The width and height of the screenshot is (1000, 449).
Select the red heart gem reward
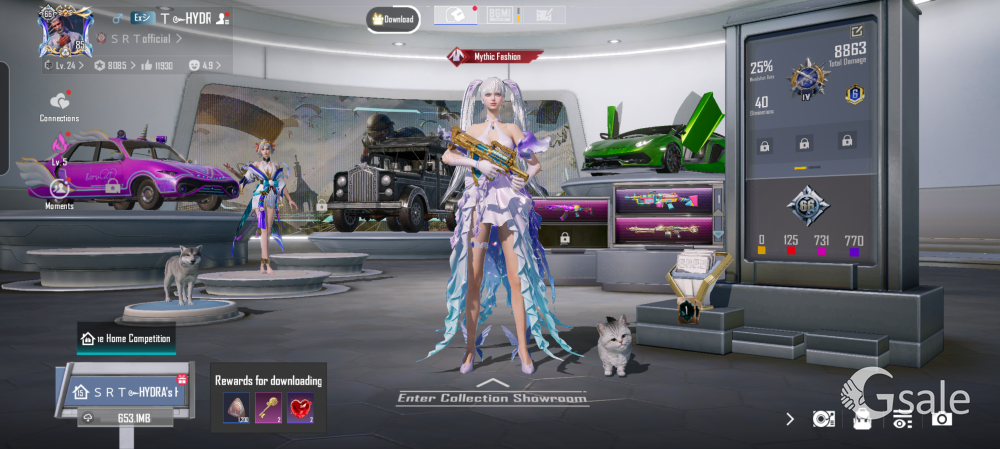pos(300,406)
